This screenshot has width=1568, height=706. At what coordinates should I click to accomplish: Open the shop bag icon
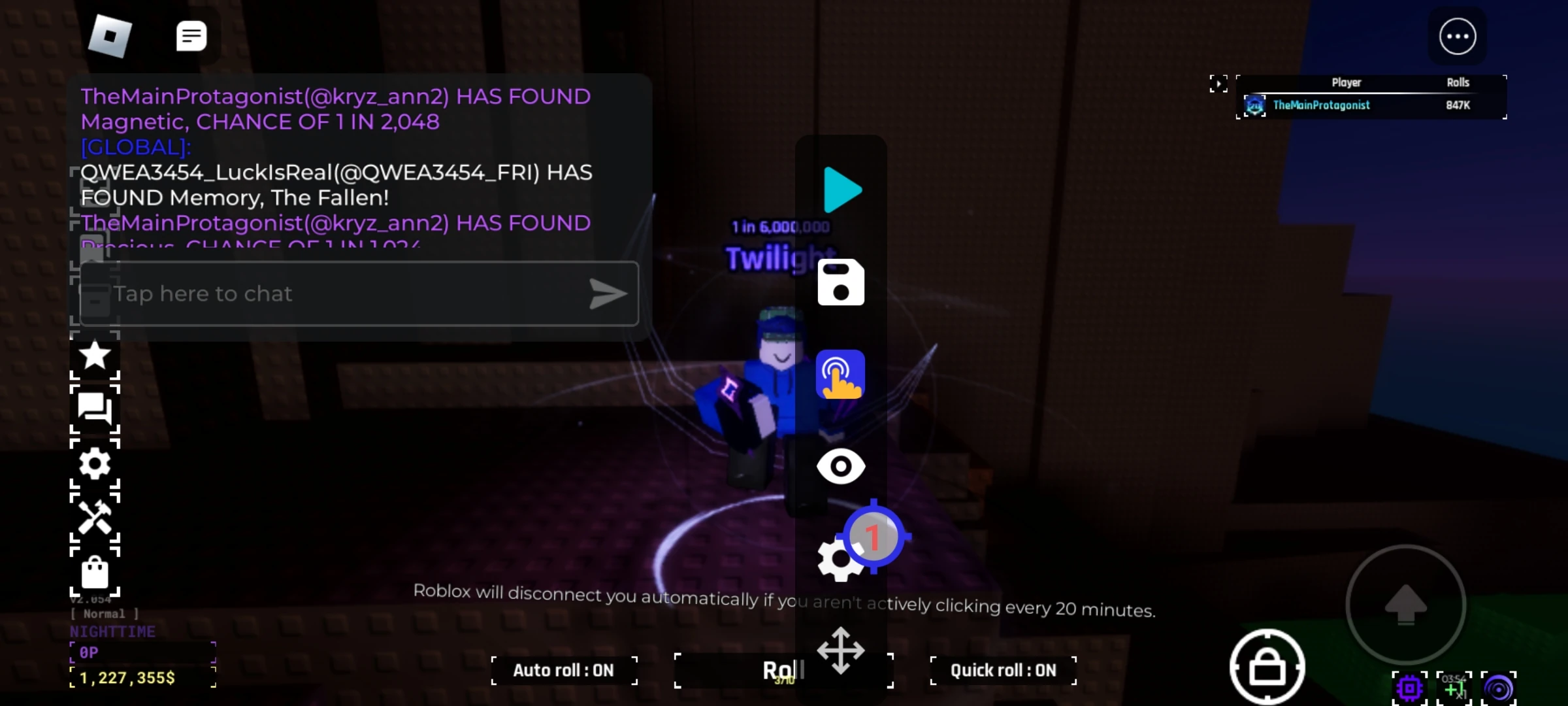coord(95,573)
